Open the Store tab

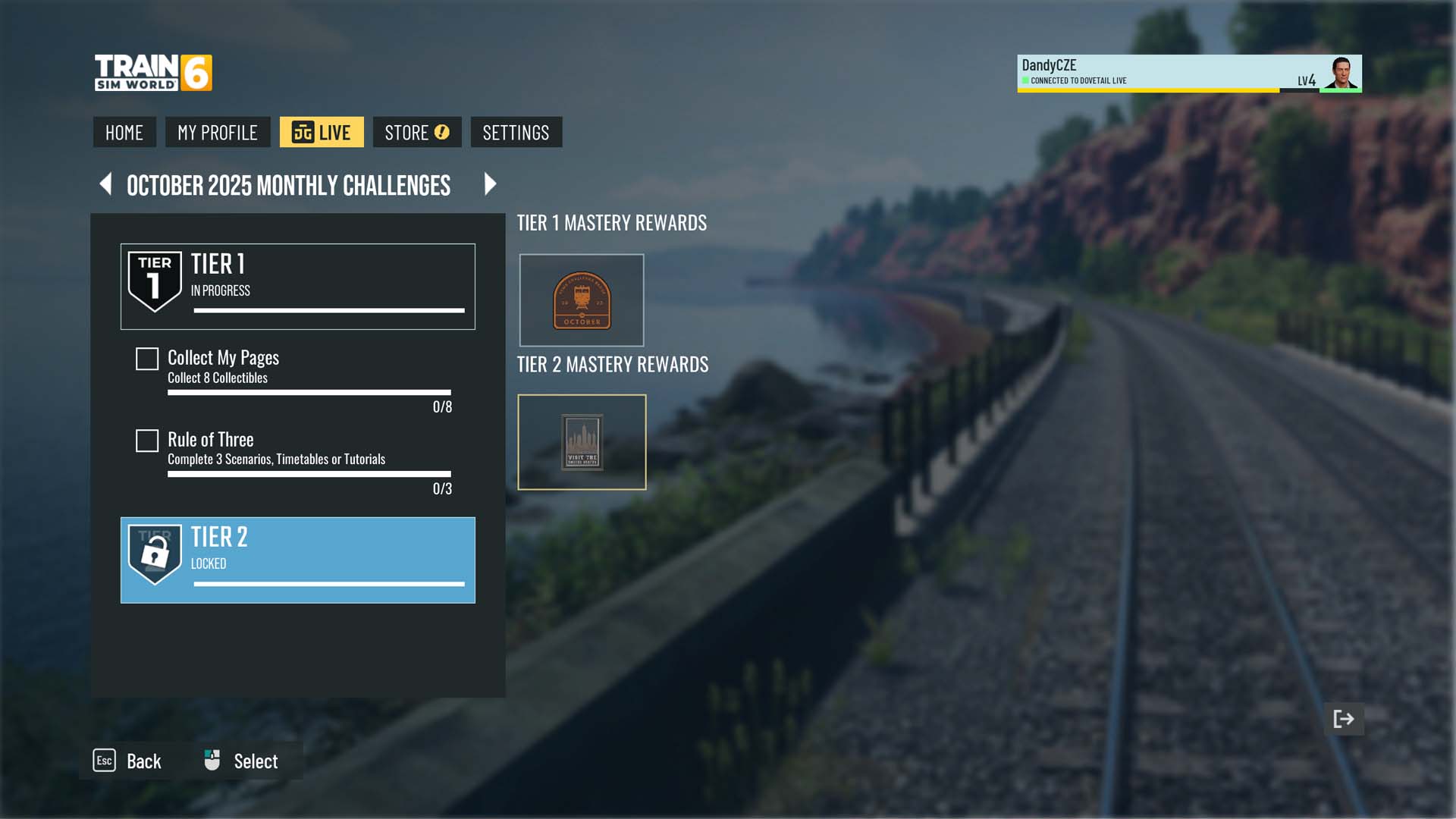coord(416,133)
